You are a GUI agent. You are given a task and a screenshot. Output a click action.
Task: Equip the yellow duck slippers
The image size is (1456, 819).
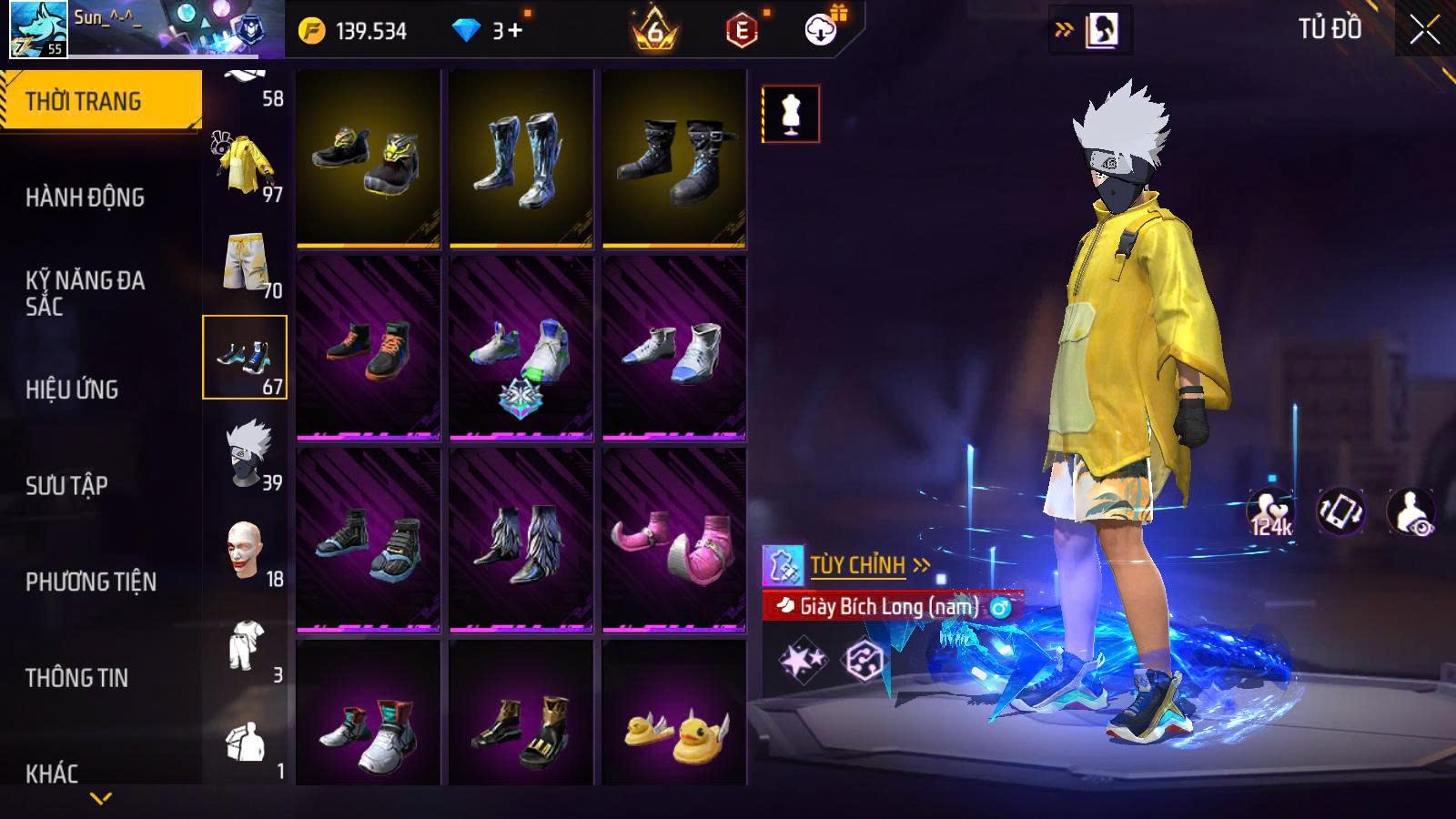click(x=673, y=725)
